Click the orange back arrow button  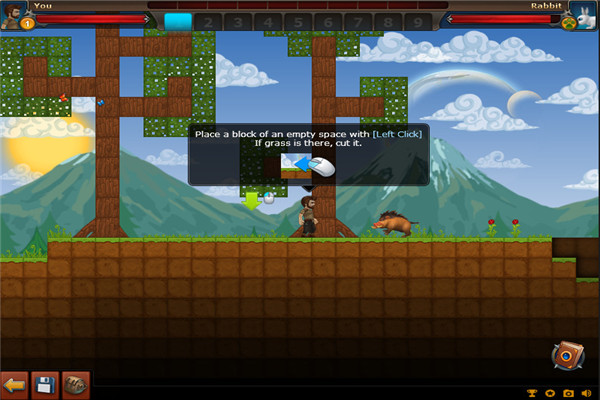tap(15, 385)
